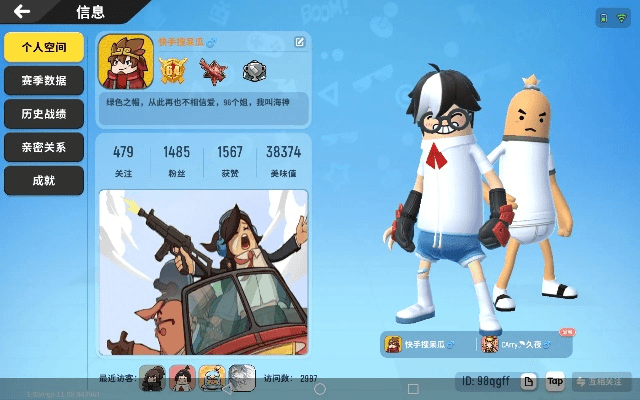Tap the Android home circle button
The width and height of the screenshot is (640, 400).
pos(320,388)
